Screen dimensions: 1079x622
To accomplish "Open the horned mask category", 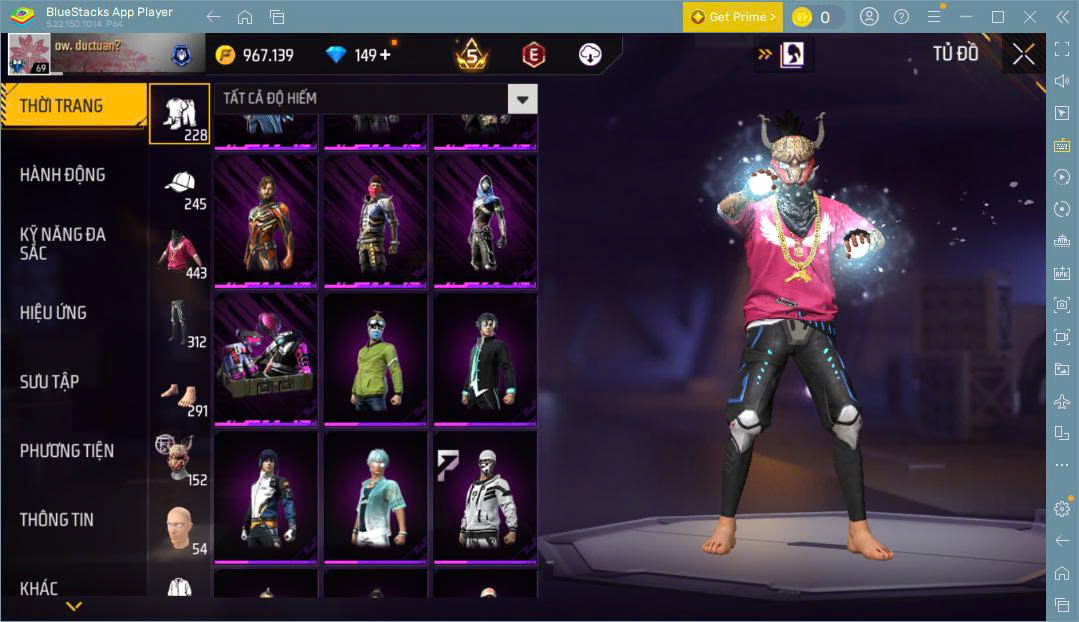I will tap(180, 460).
